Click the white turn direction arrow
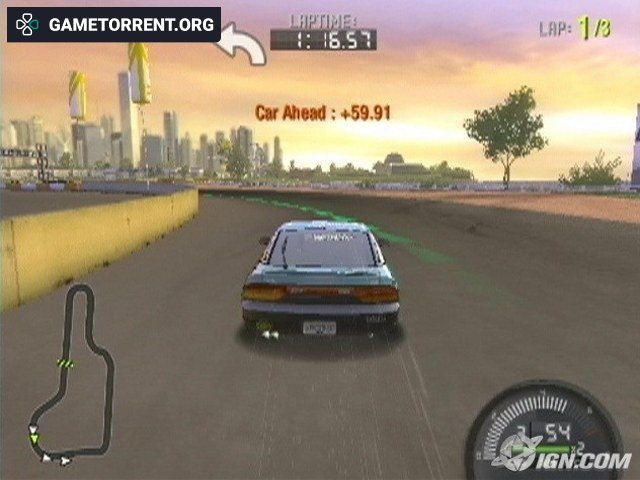The width and height of the screenshot is (640, 480). [x=242, y=44]
